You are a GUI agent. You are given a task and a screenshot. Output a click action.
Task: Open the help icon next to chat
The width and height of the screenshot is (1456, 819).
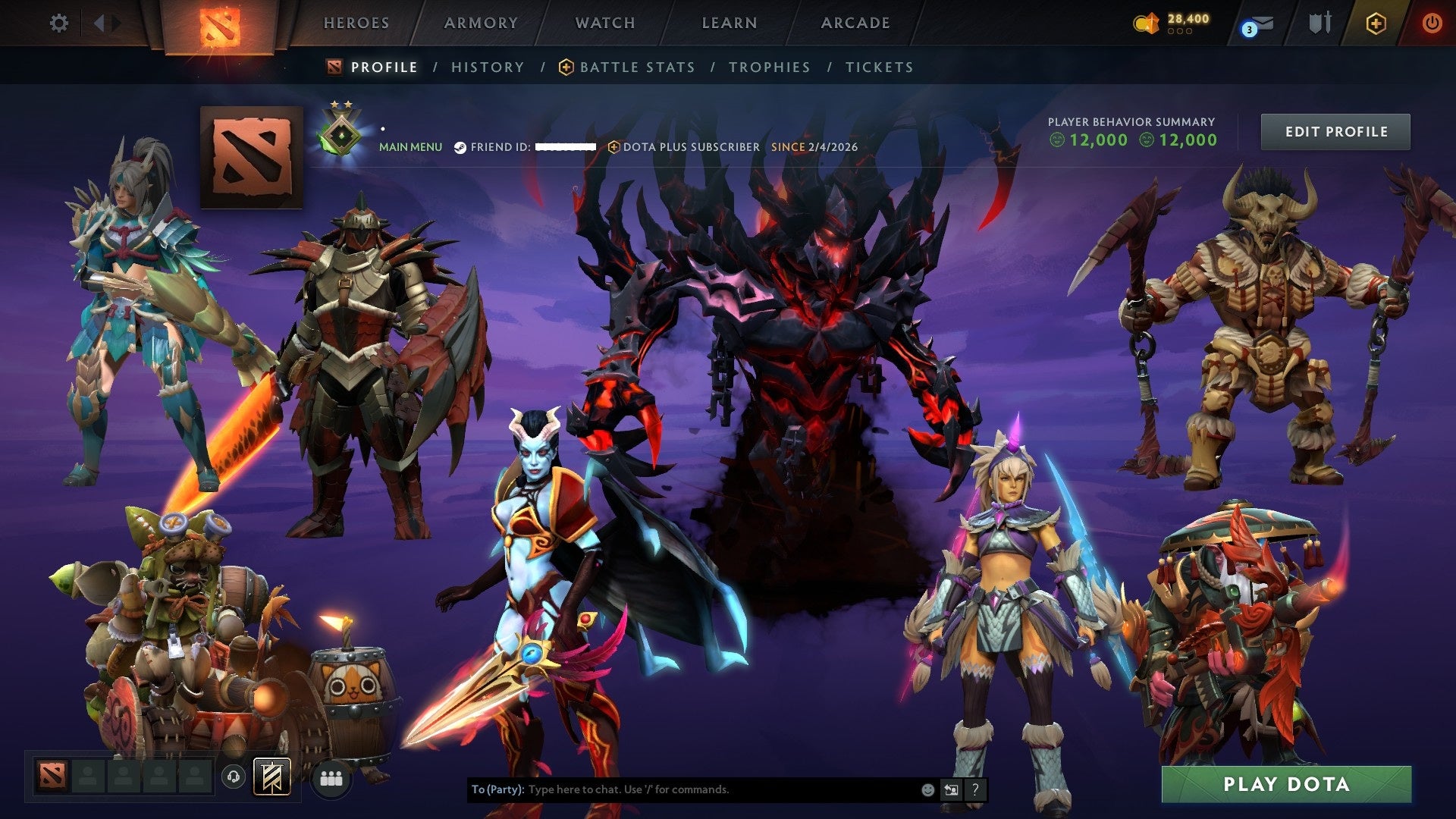[x=975, y=789]
